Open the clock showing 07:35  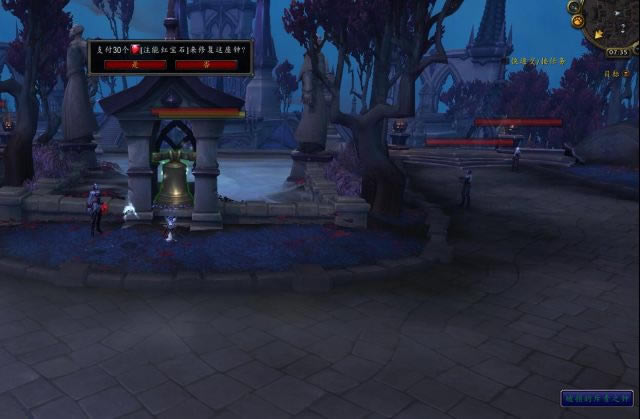point(617,52)
